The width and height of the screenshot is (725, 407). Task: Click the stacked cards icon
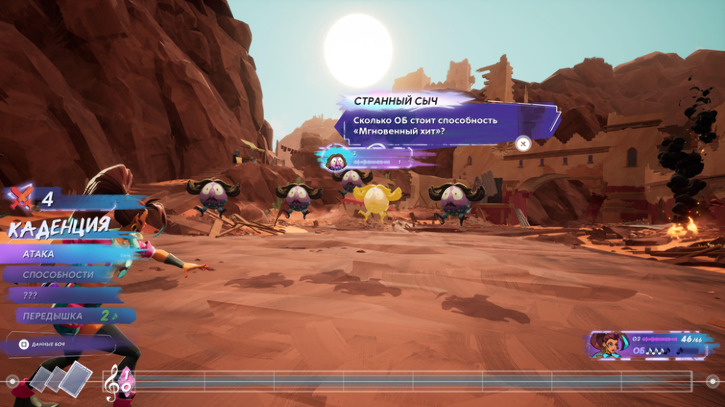(60, 378)
